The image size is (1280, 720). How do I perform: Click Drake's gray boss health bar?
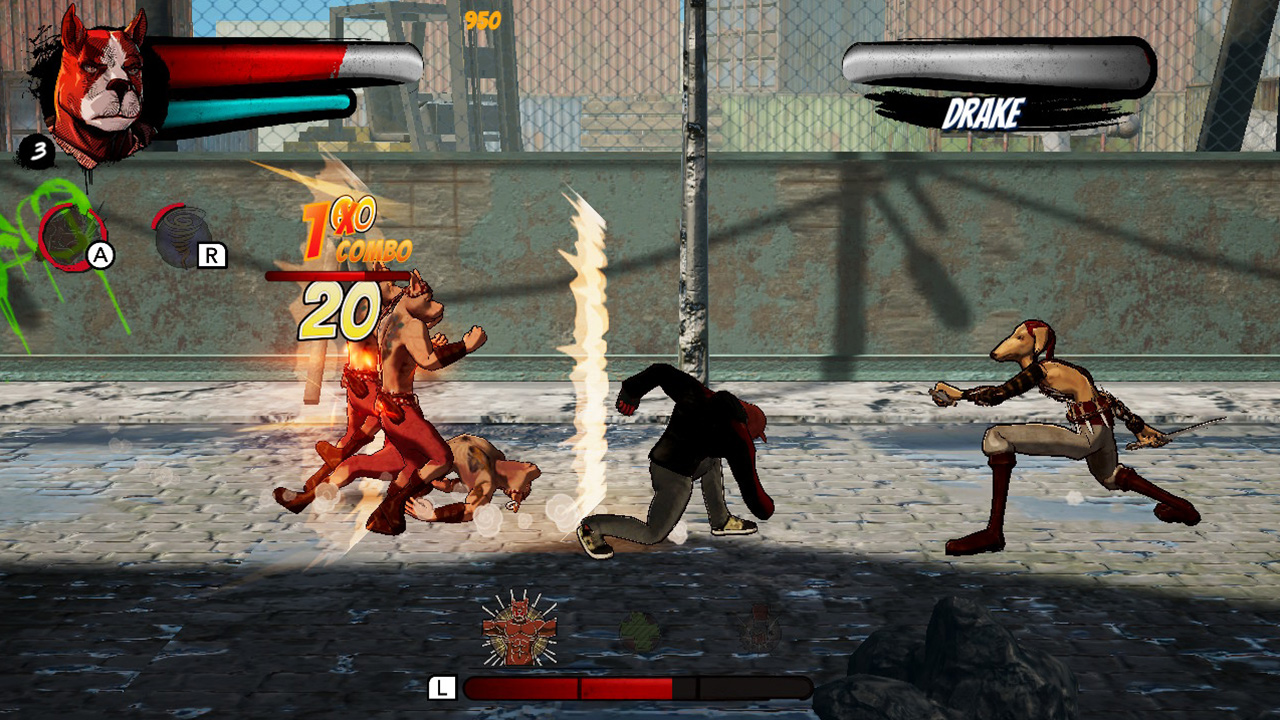(998, 63)
